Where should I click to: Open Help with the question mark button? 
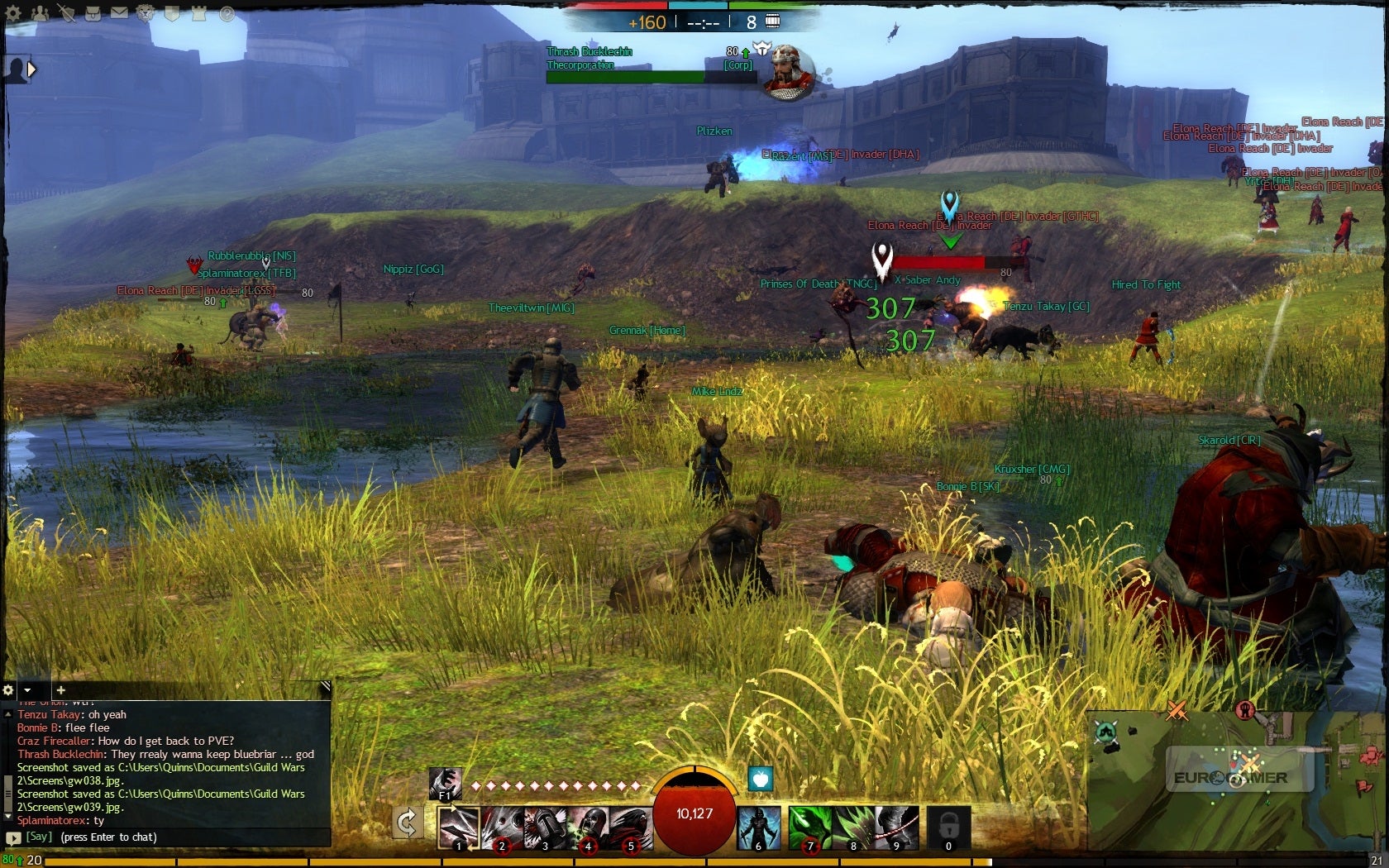[227, 13]
